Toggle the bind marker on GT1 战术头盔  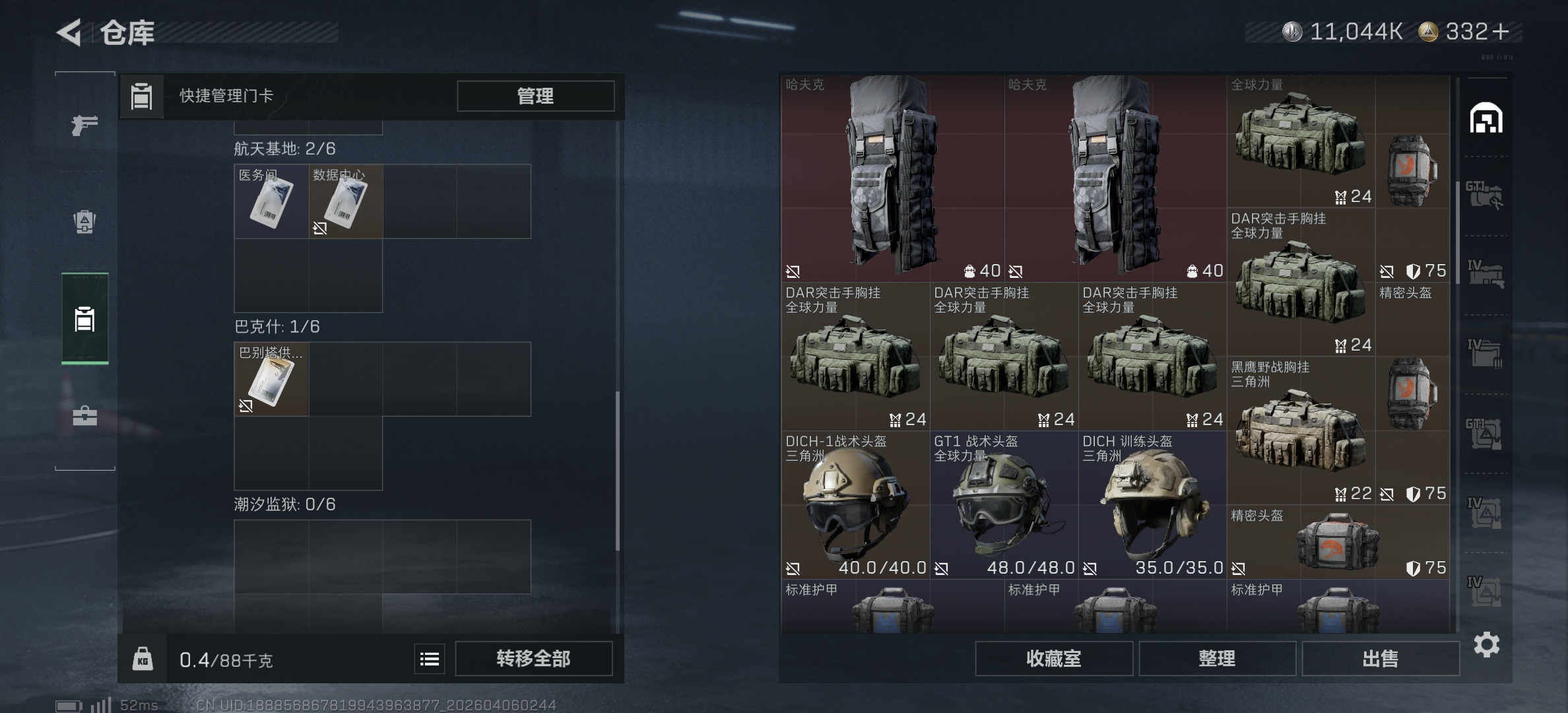pyautogui.click(x=942, y=567)
